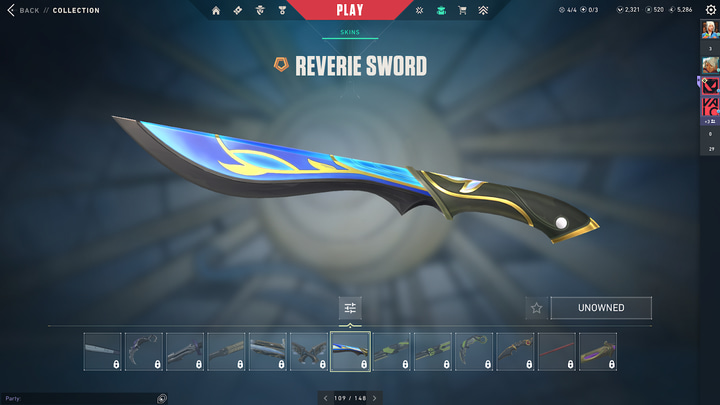This screenshot has height=405, width=720.
Task: Select the selected Reverie Sword thumbnail
Action: [x=350, y=351]
